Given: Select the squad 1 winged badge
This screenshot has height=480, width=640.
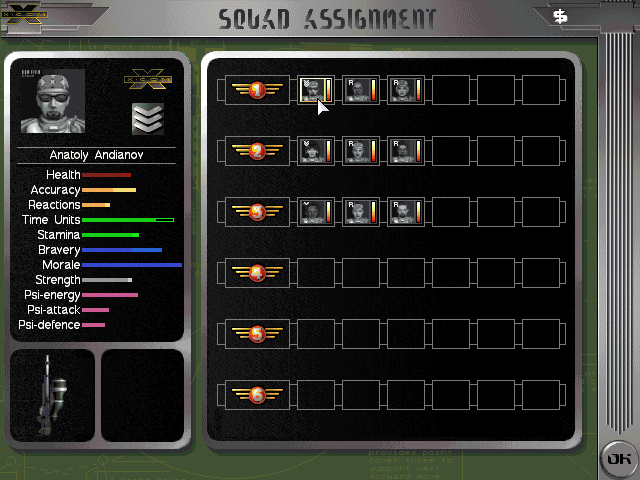Looking at the screenshot, I should pos(257,91).
